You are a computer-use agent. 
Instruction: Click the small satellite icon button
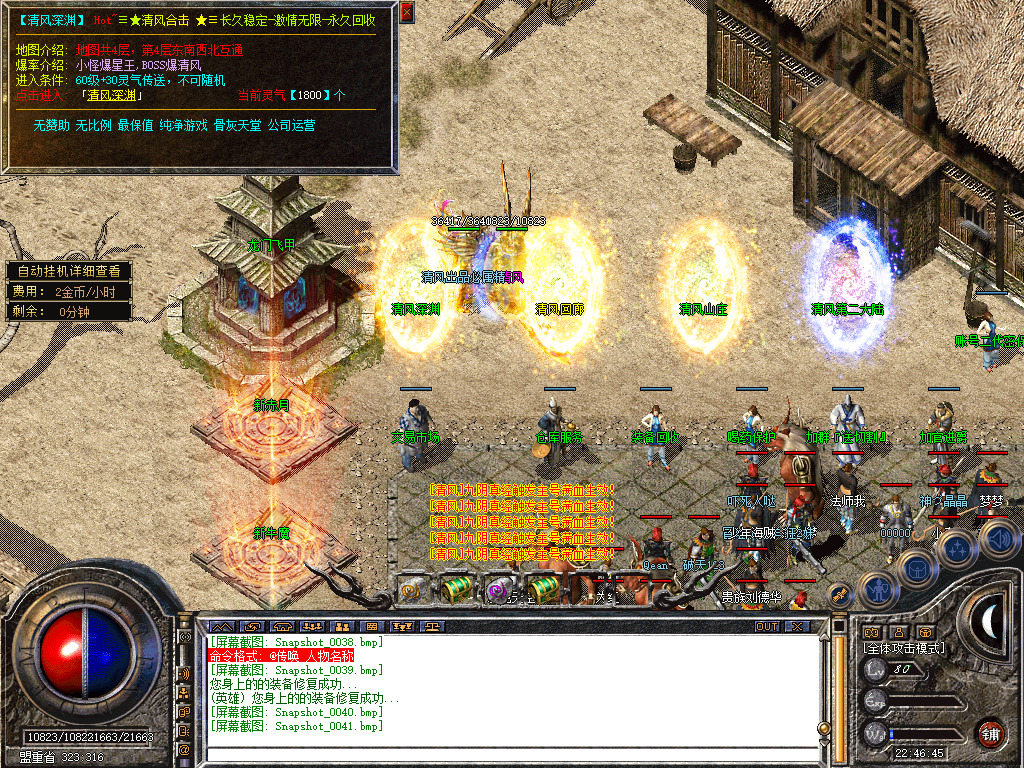pyautogui.click(x=838, y=592)
